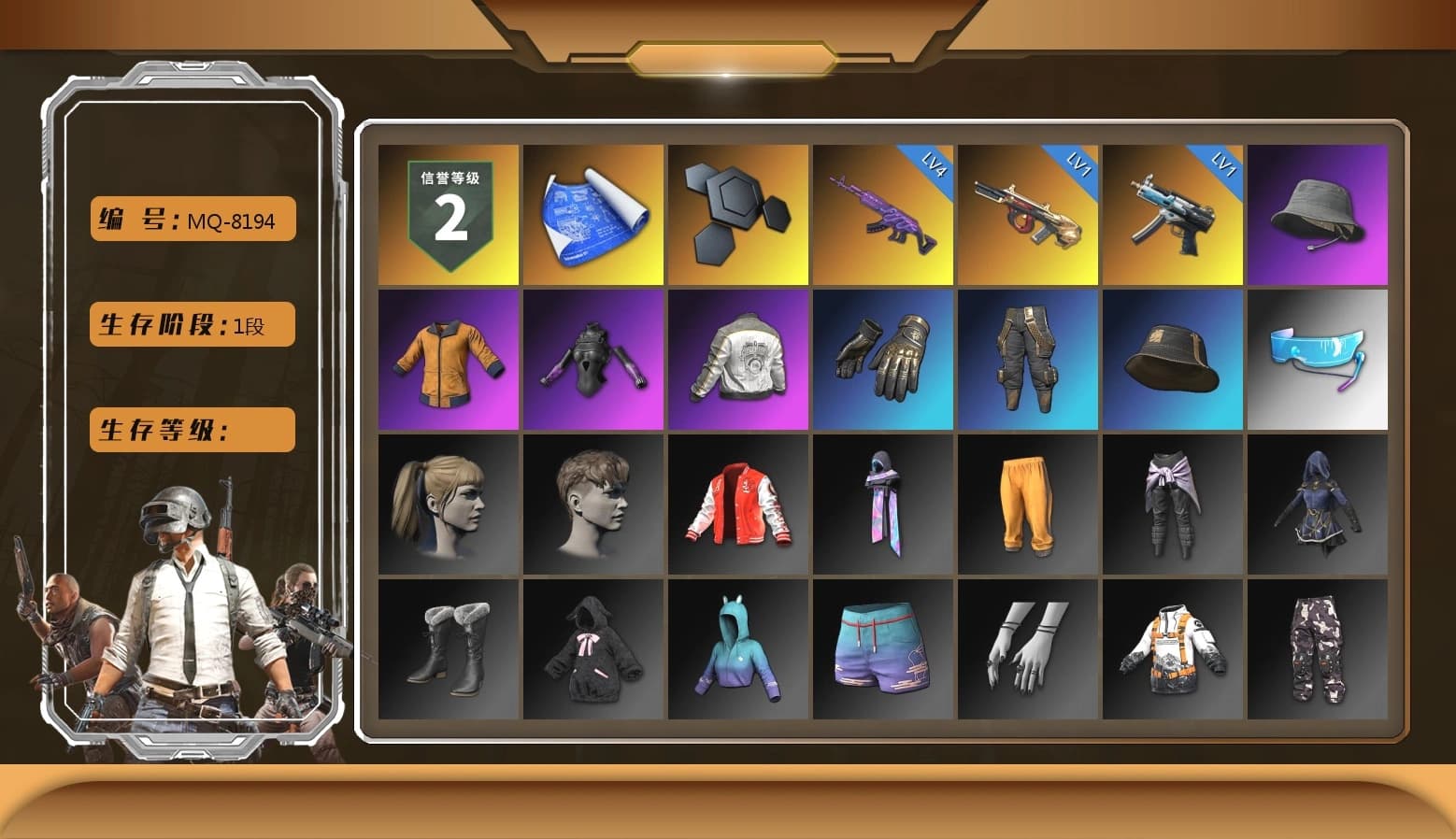This screenshot has height=839, width=1456.
Task: Click the account number MQ-8194 label
Action: (191, 220)
